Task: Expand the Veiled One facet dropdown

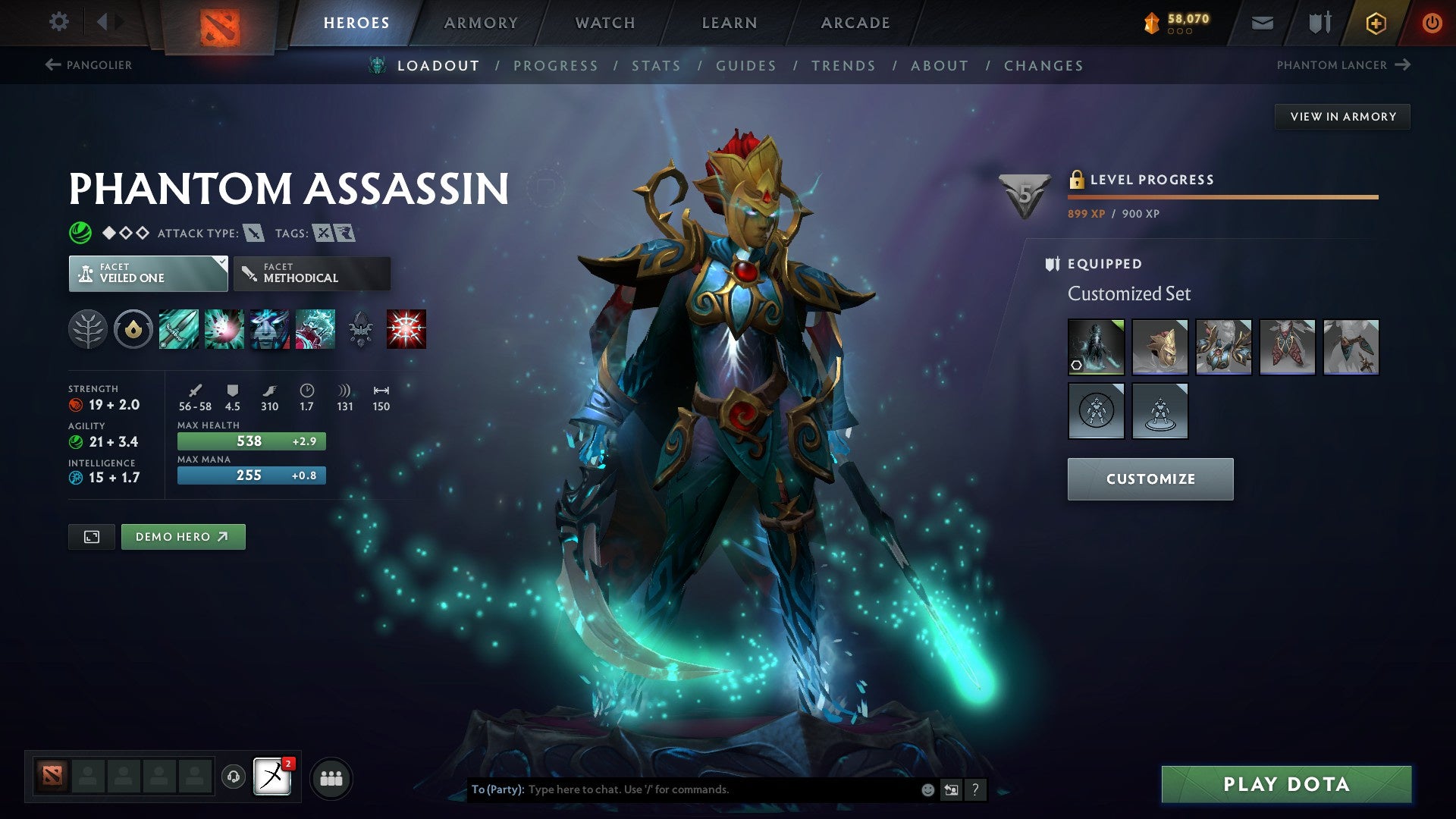Action: coord(148,273)
